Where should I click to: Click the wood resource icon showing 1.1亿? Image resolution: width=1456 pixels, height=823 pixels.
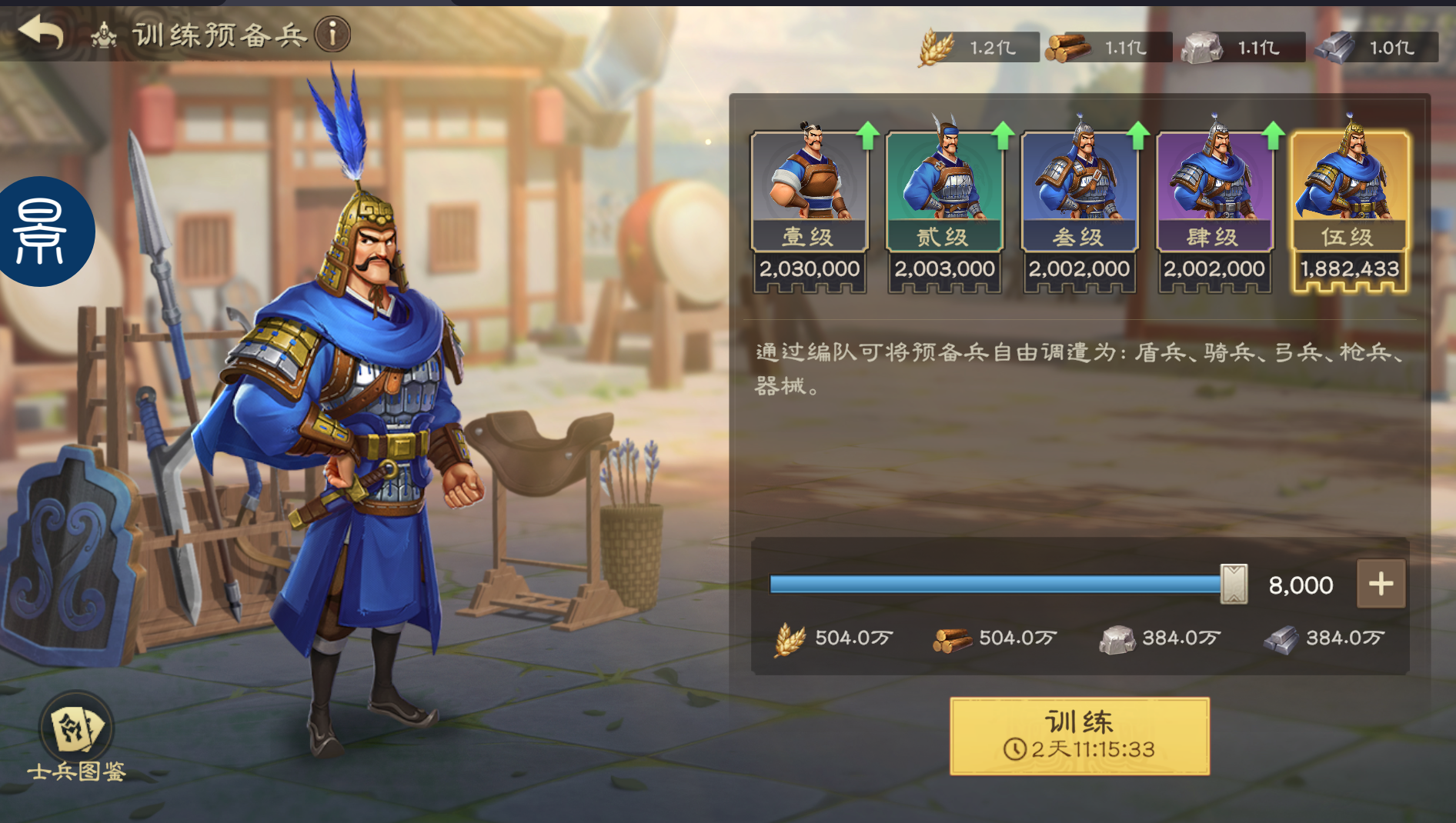coord(1064,46)
